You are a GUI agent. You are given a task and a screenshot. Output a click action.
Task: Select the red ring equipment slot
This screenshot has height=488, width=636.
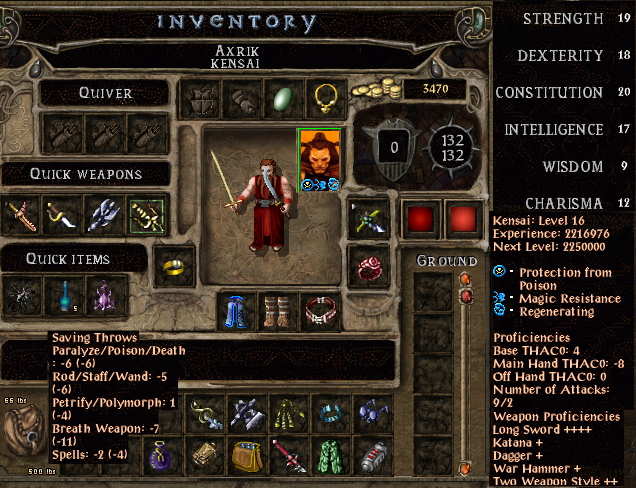coord(368,266)
